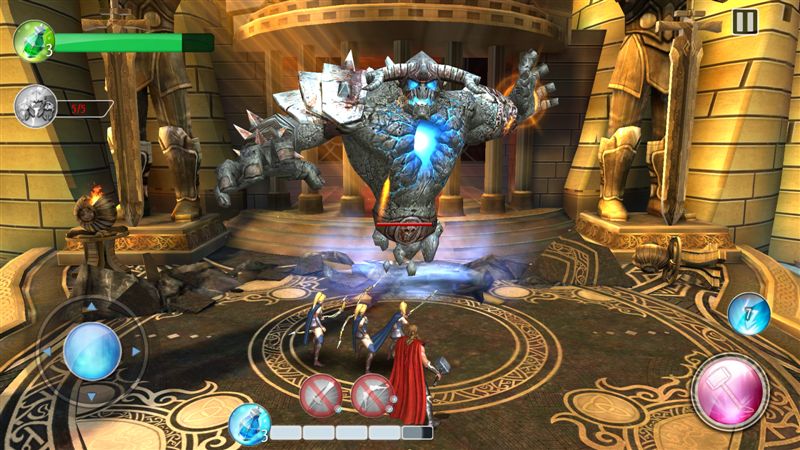Pause the game
Screen dimensions: 800x450
744,22
